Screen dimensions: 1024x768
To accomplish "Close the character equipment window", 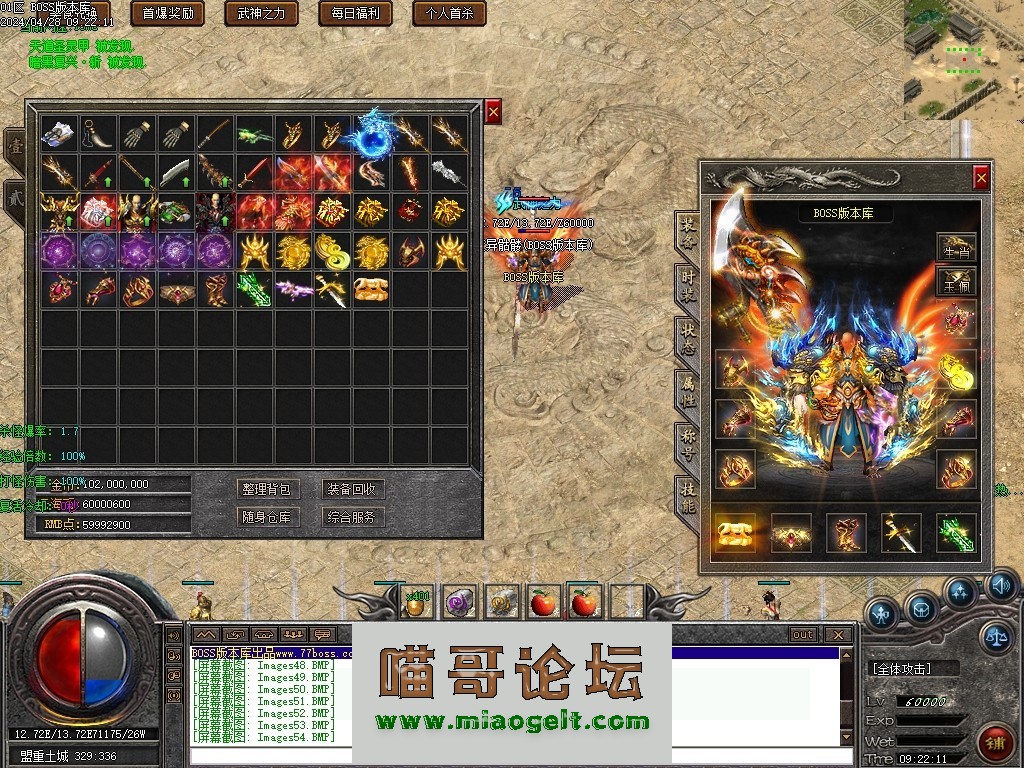I will pos(981,178).
